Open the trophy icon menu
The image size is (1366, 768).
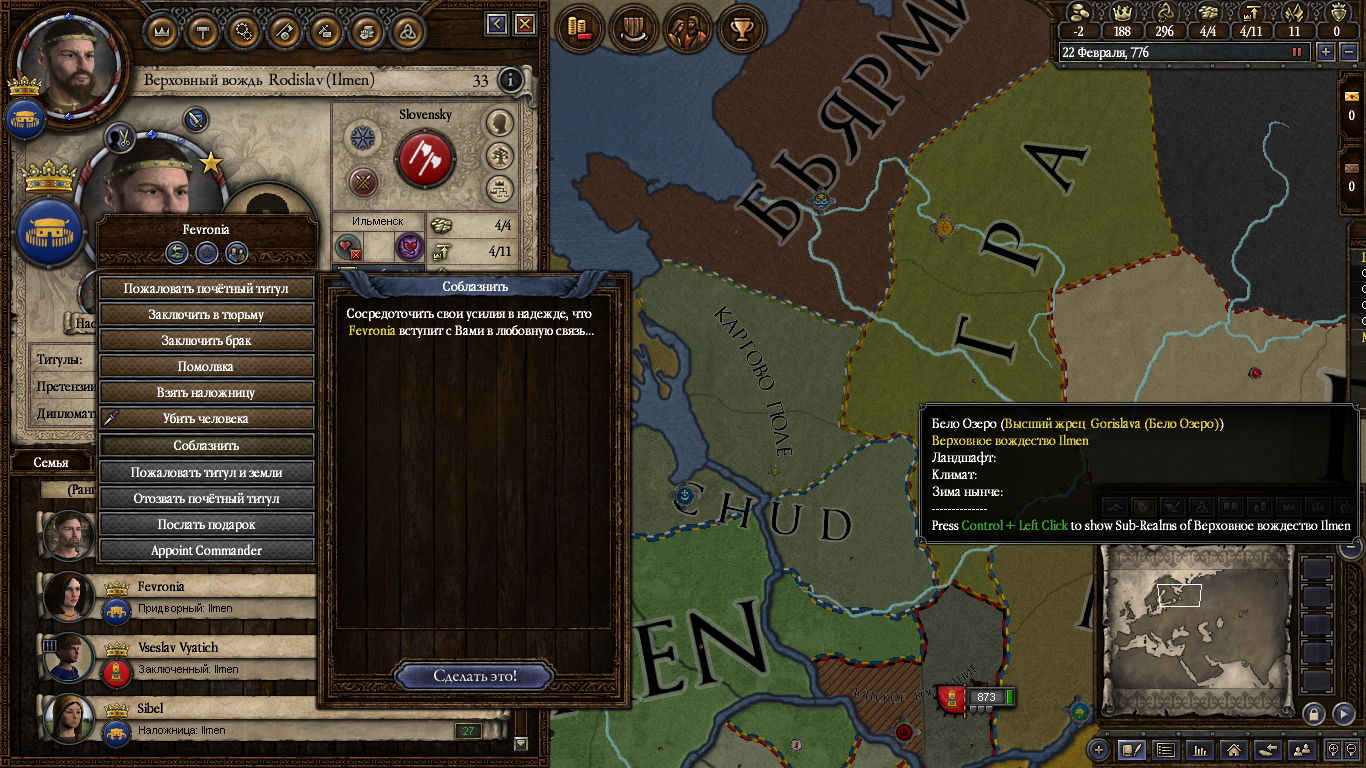point(741,29)
